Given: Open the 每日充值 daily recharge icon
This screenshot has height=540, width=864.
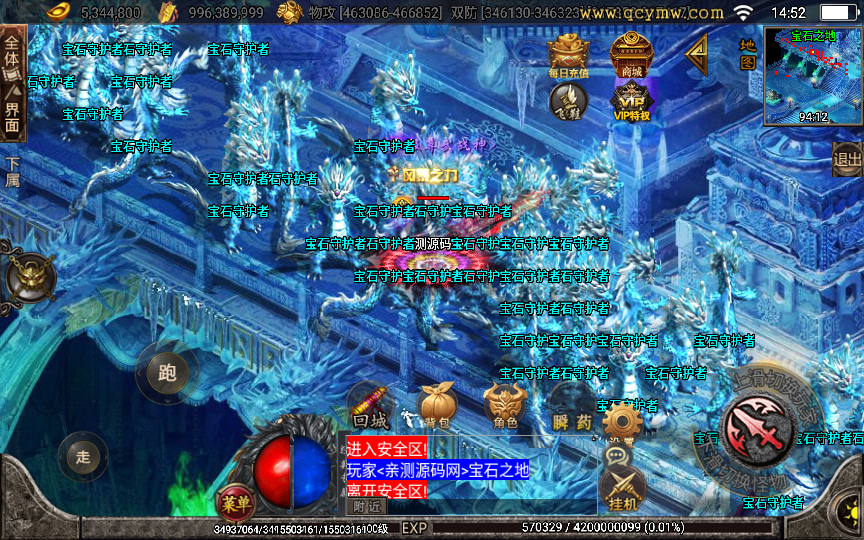Looking at the screenshot, I should [x=568, y=55].
